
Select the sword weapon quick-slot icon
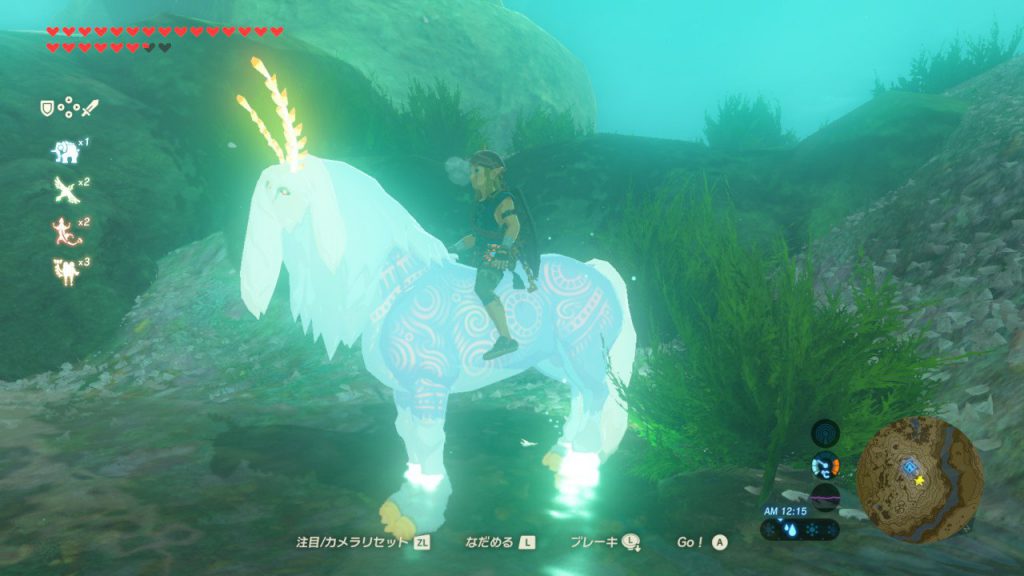click(x=89, y=107)
